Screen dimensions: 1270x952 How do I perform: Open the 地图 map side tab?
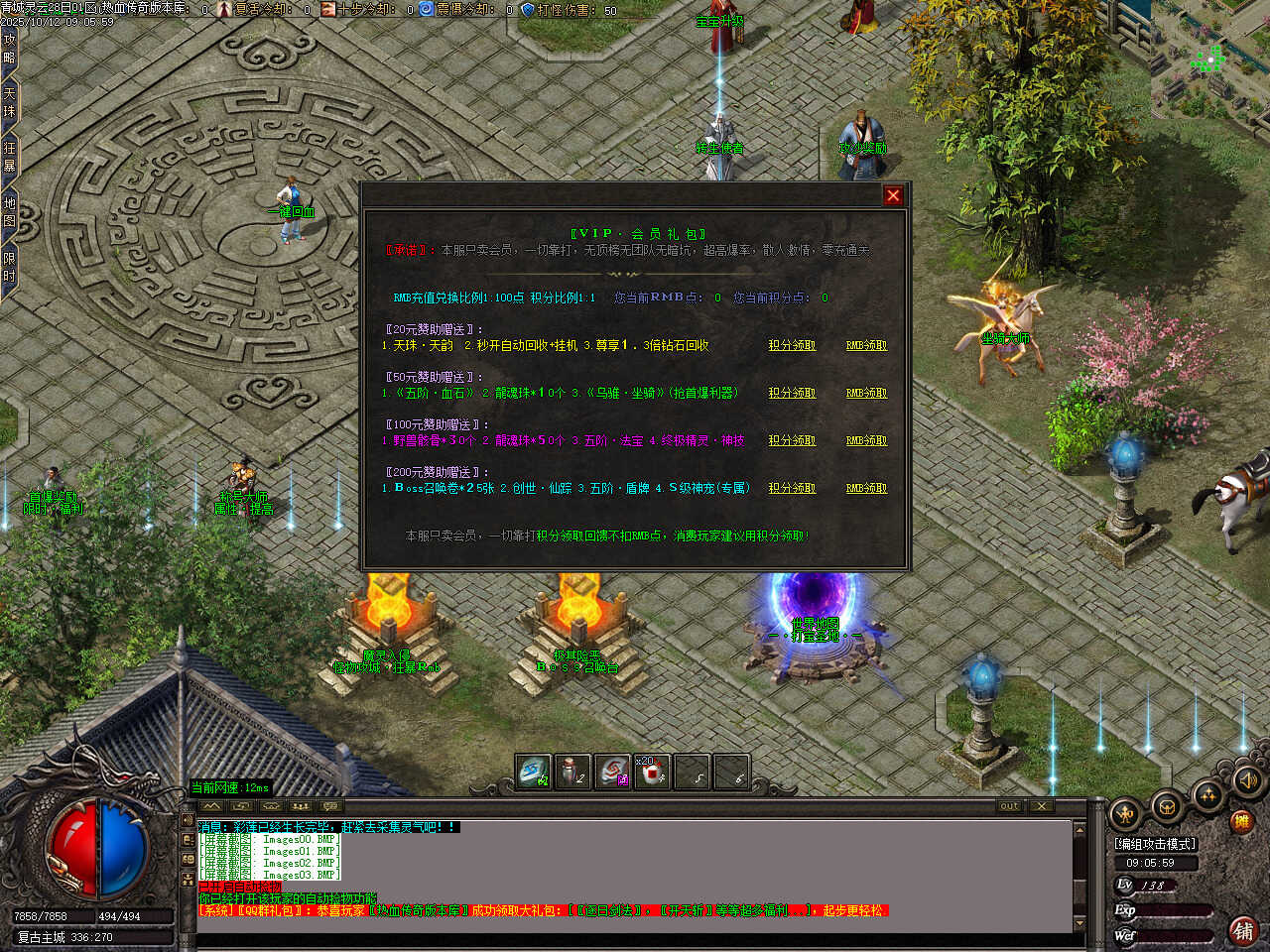9,211
